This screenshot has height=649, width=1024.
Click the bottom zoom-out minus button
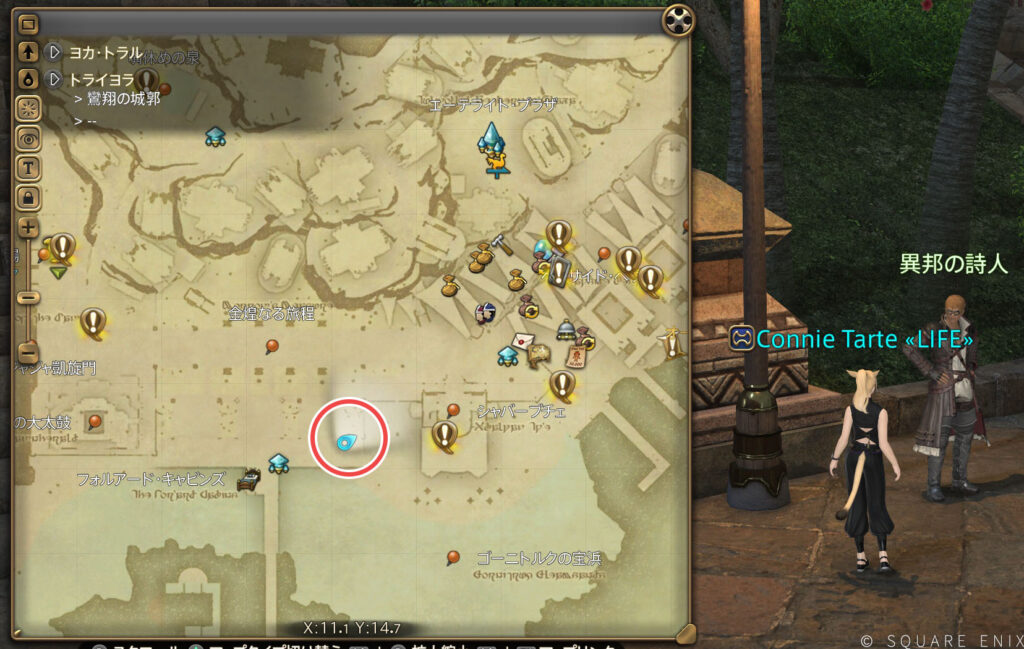pos(28,353)
